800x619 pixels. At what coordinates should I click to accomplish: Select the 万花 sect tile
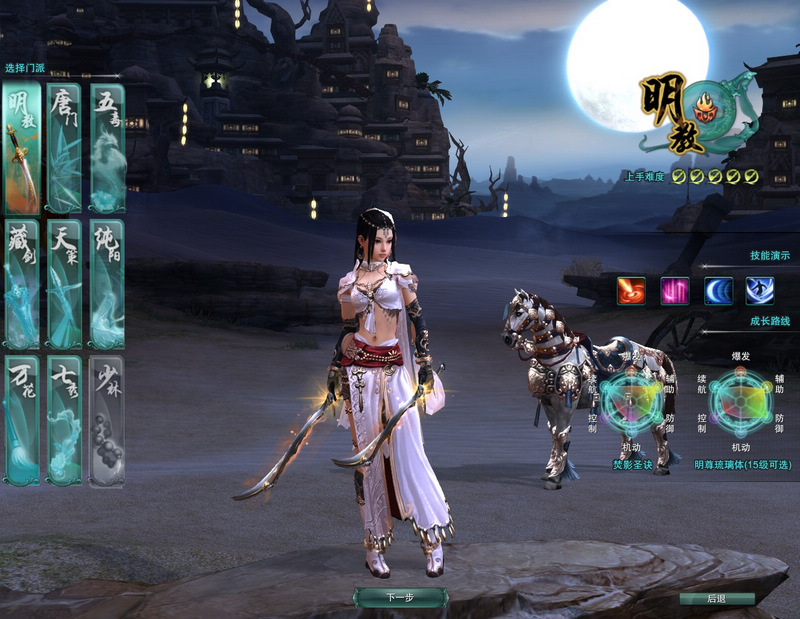pos(21,421)
